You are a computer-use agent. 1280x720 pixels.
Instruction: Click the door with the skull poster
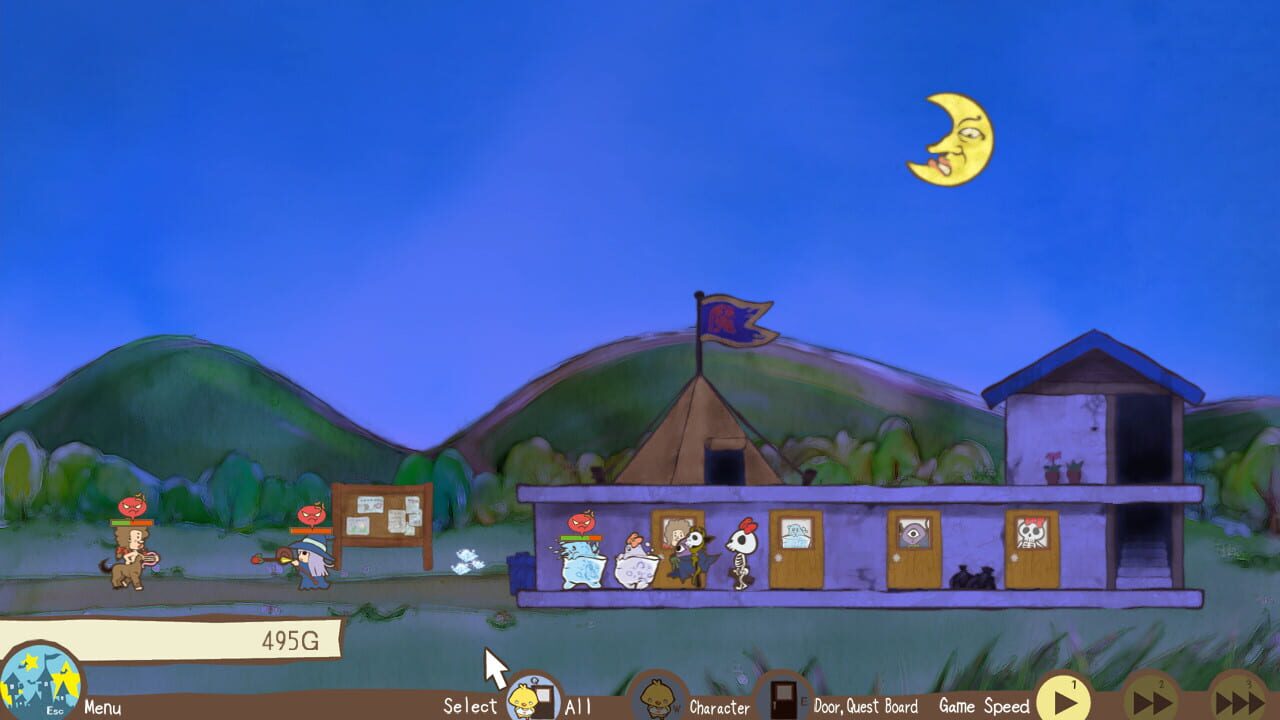pos(1033,555)
